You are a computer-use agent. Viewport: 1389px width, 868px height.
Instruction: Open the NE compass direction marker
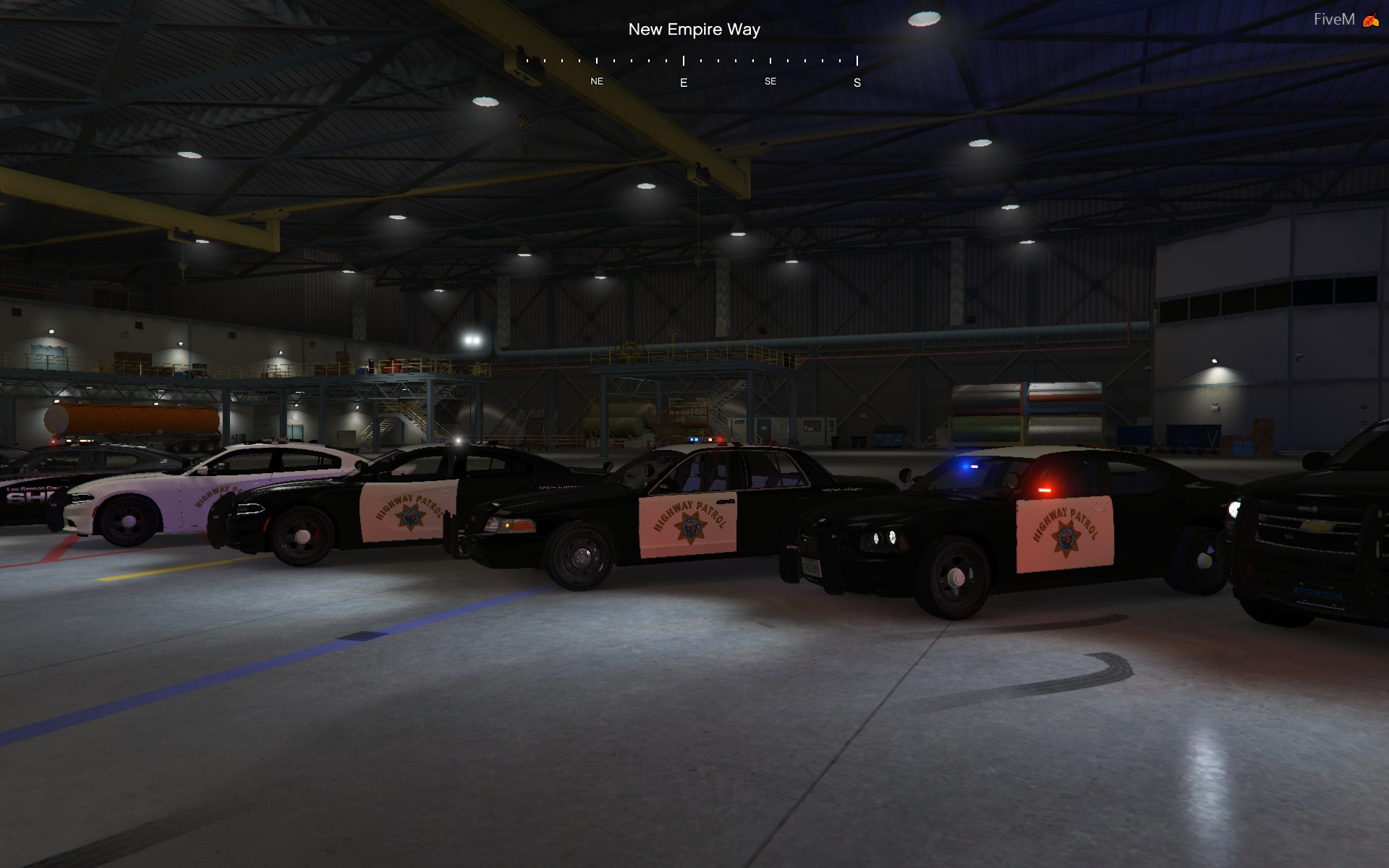pyautogui.click(x=595, y=81)
